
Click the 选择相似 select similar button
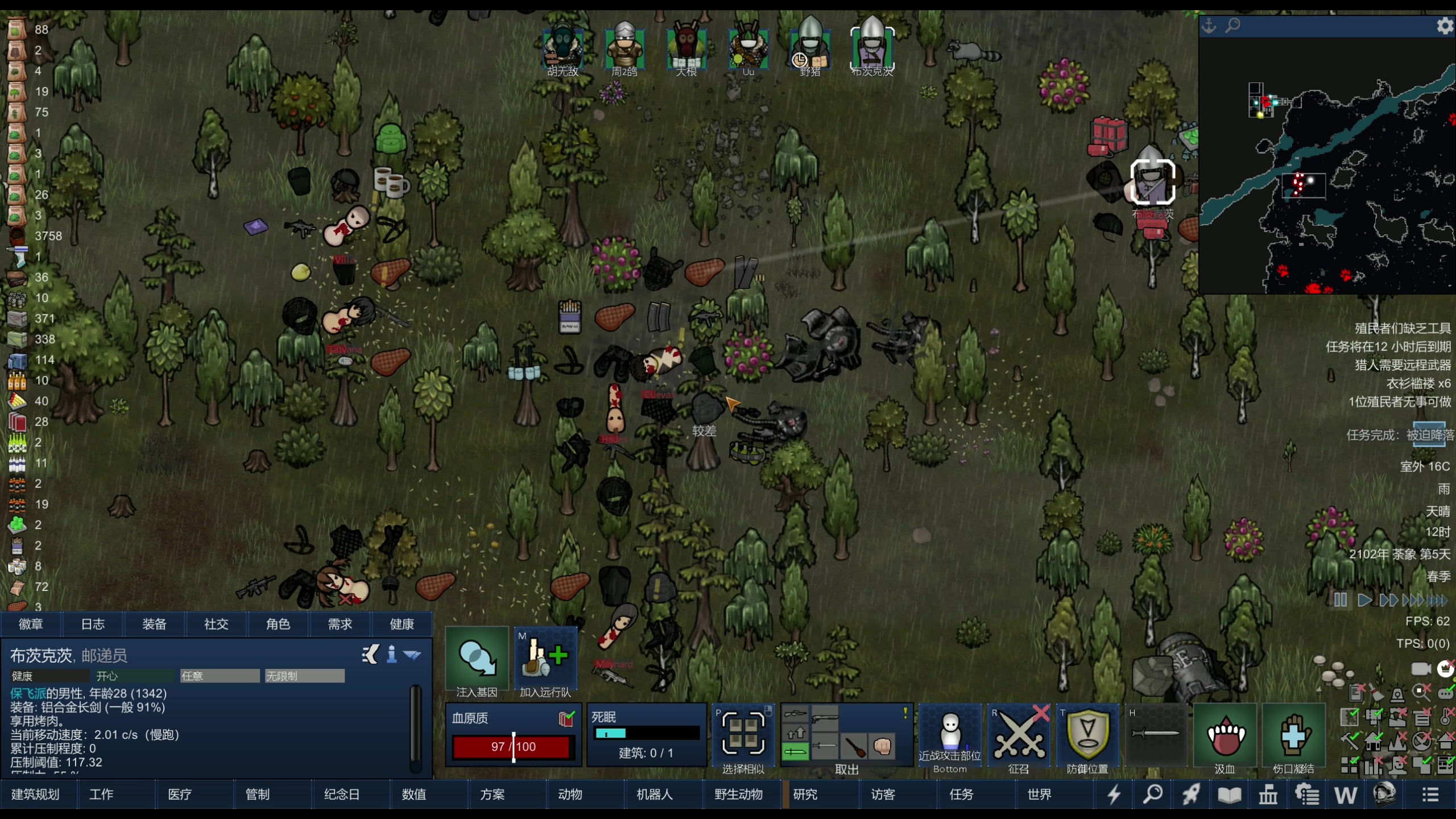click(743, 737)
